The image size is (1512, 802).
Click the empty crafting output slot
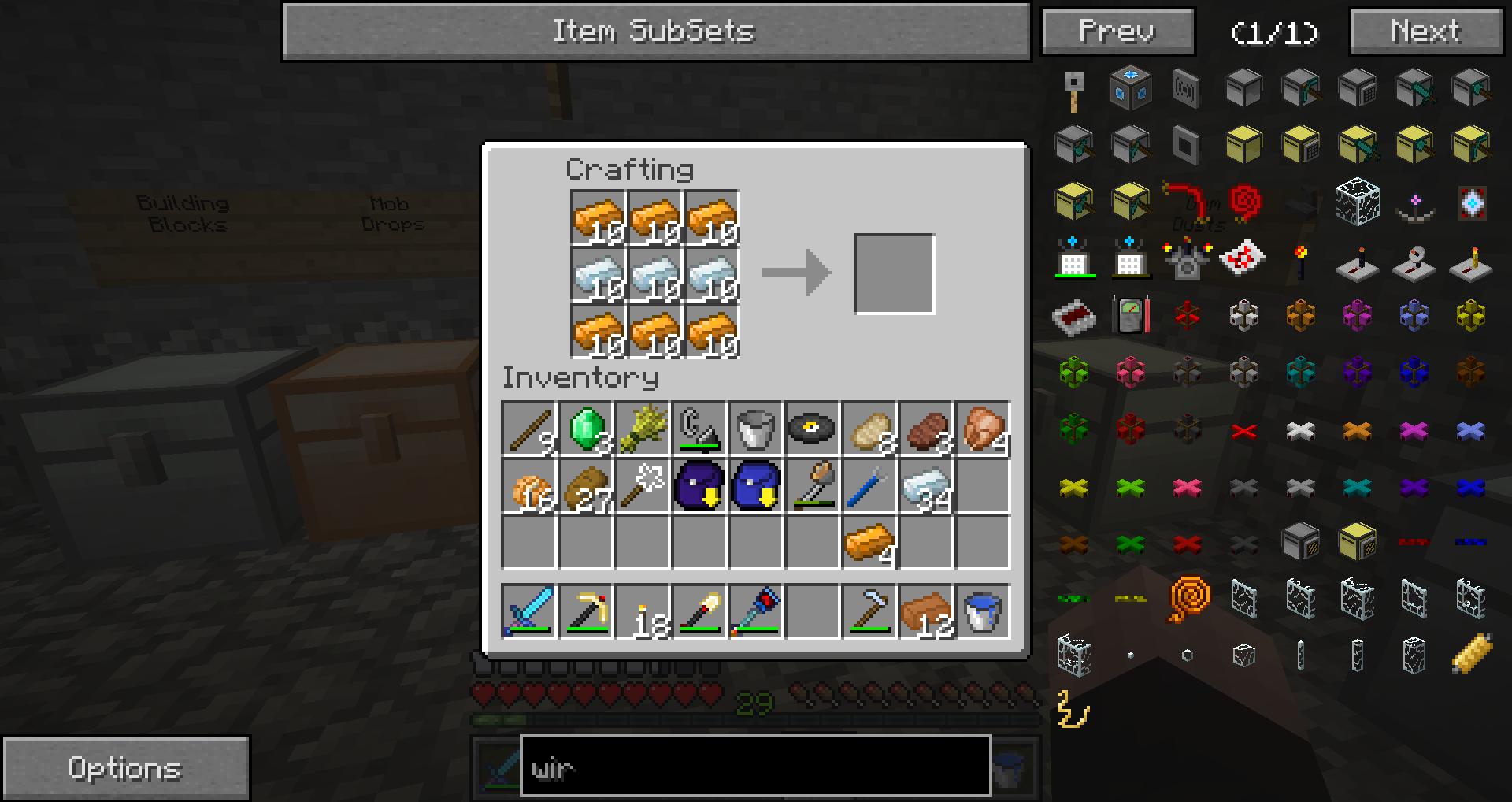click(894, 274)
